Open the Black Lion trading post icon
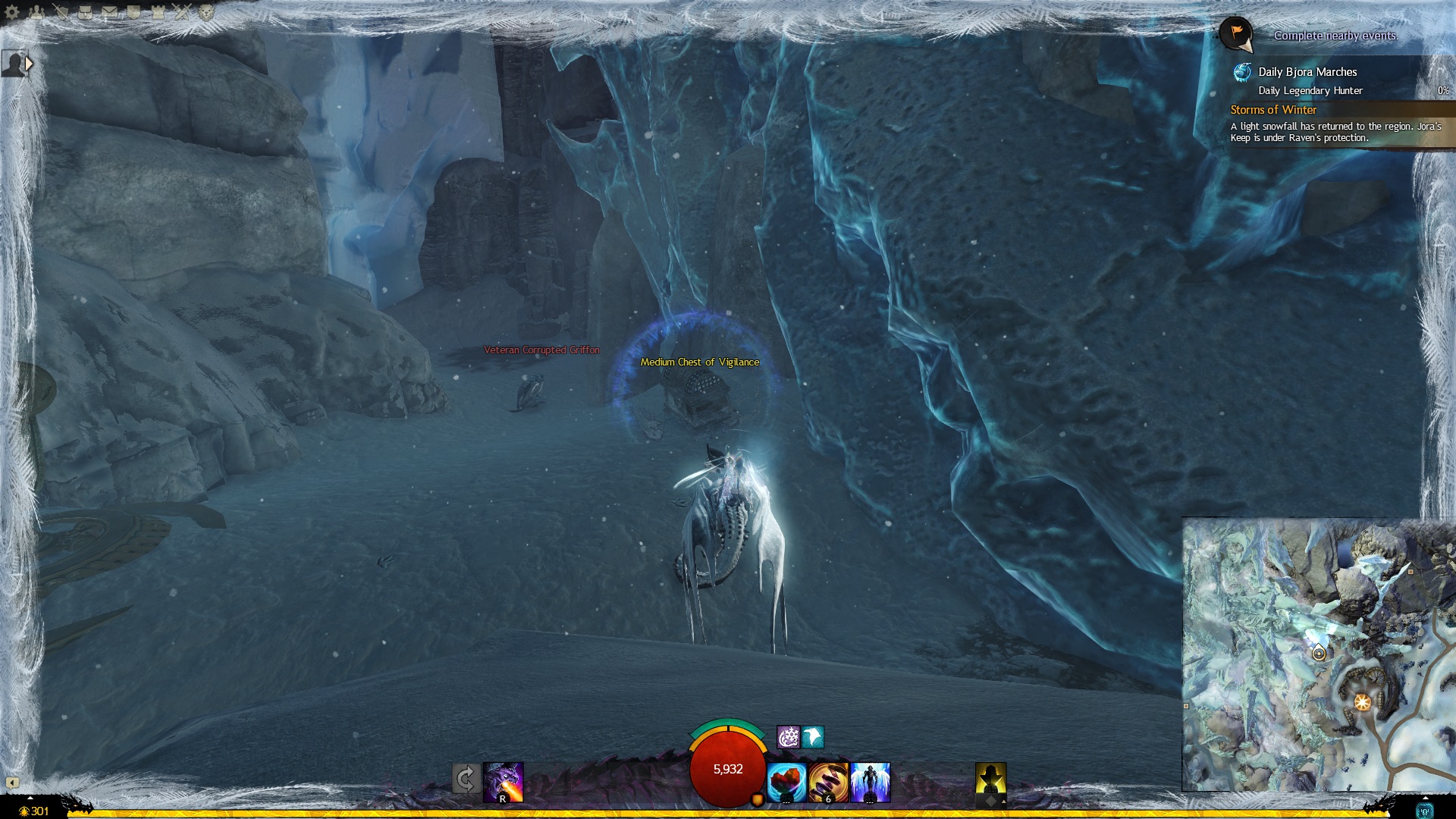Viewport: 1456px width, 819px height. click(x=206, y=12)
